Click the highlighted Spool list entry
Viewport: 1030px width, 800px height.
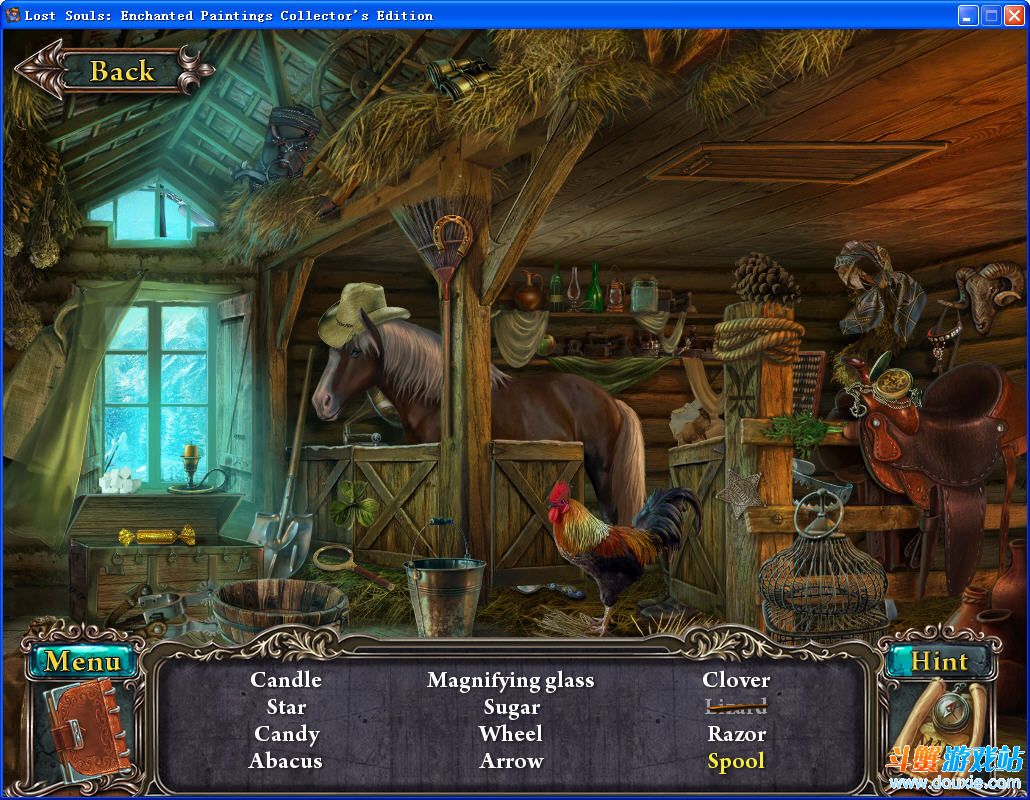[x=736, y=761]
